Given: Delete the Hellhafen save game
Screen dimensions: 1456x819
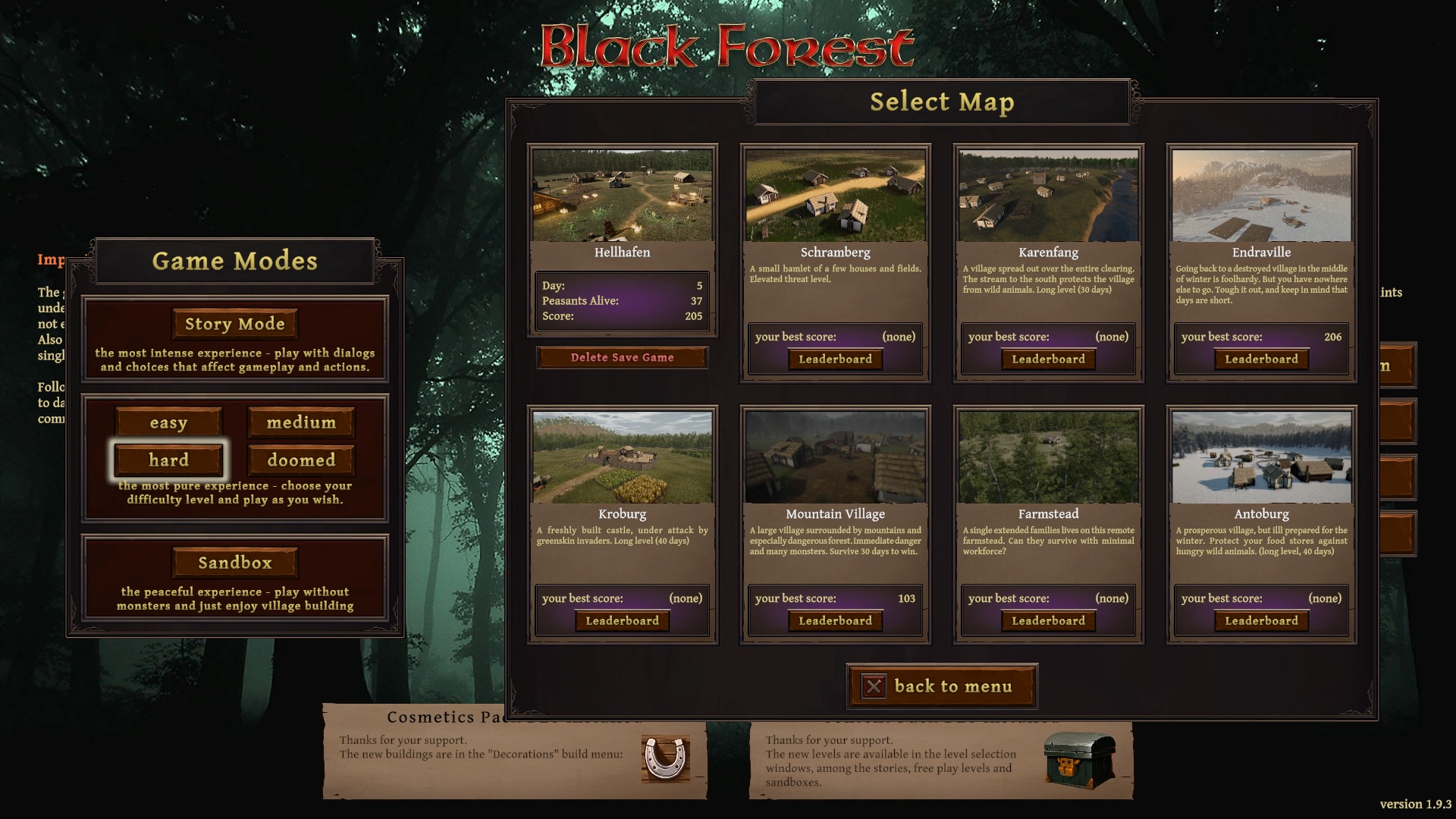Looking at the screenshot, I should click(622, 357).
